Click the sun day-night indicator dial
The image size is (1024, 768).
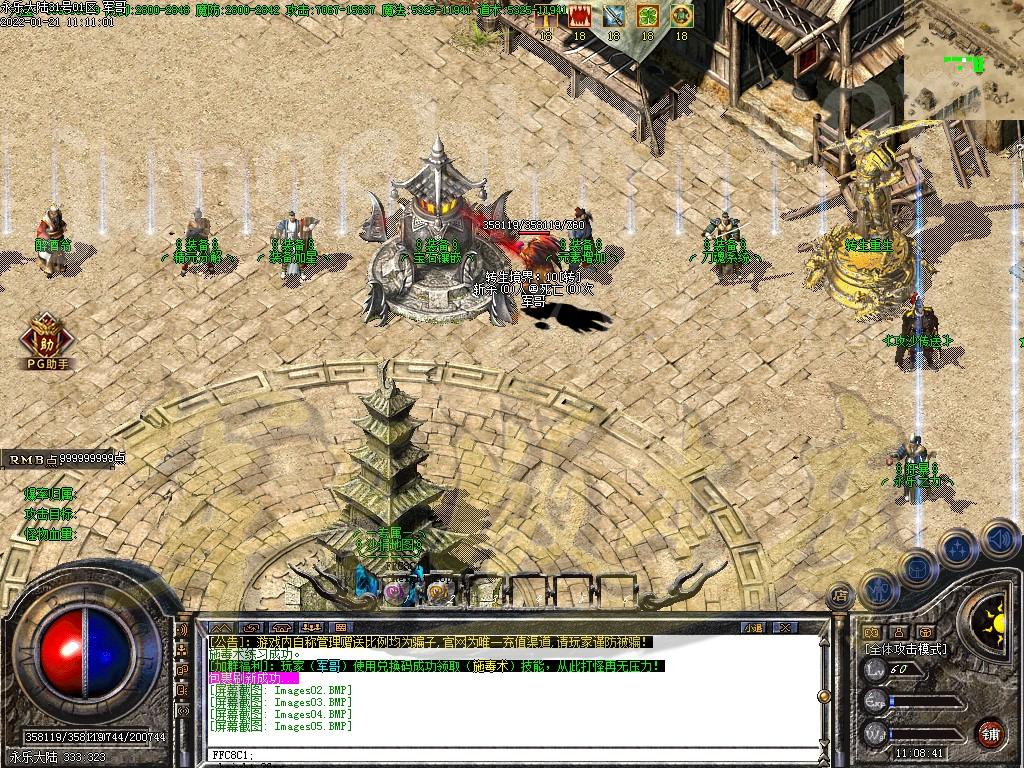pos(993,619)
